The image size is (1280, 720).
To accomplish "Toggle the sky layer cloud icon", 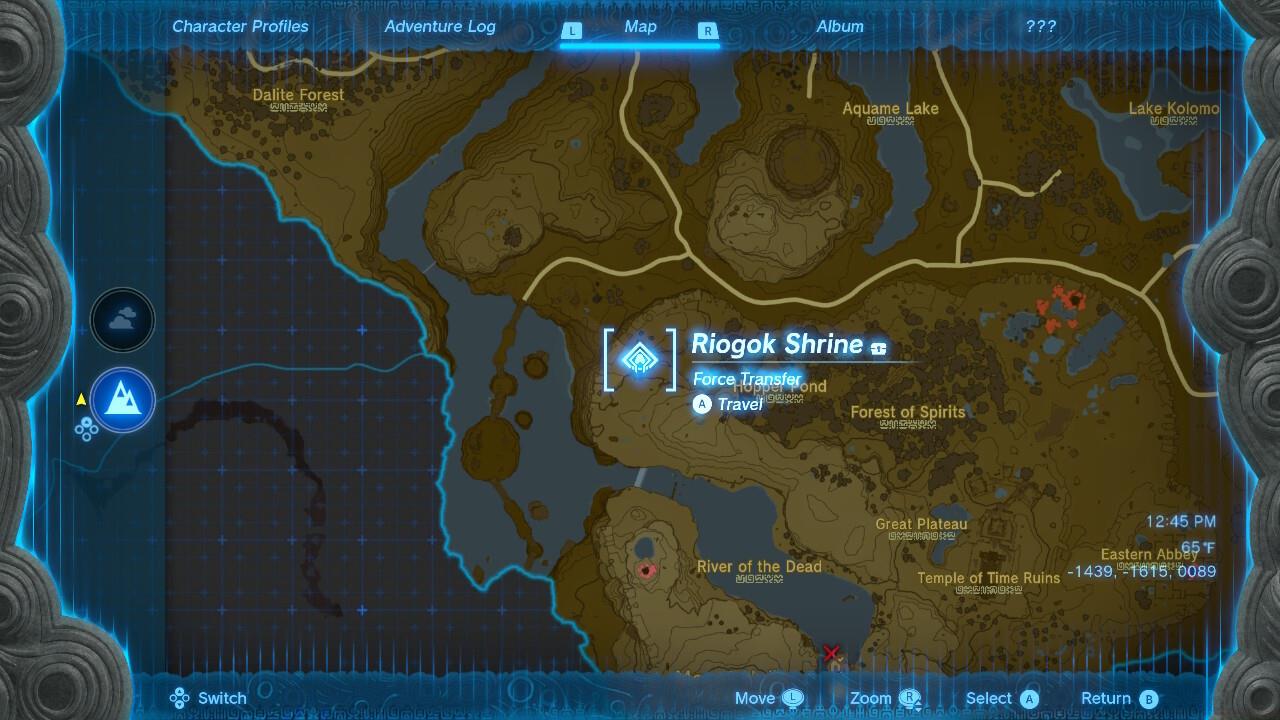I will pos(122,319).
